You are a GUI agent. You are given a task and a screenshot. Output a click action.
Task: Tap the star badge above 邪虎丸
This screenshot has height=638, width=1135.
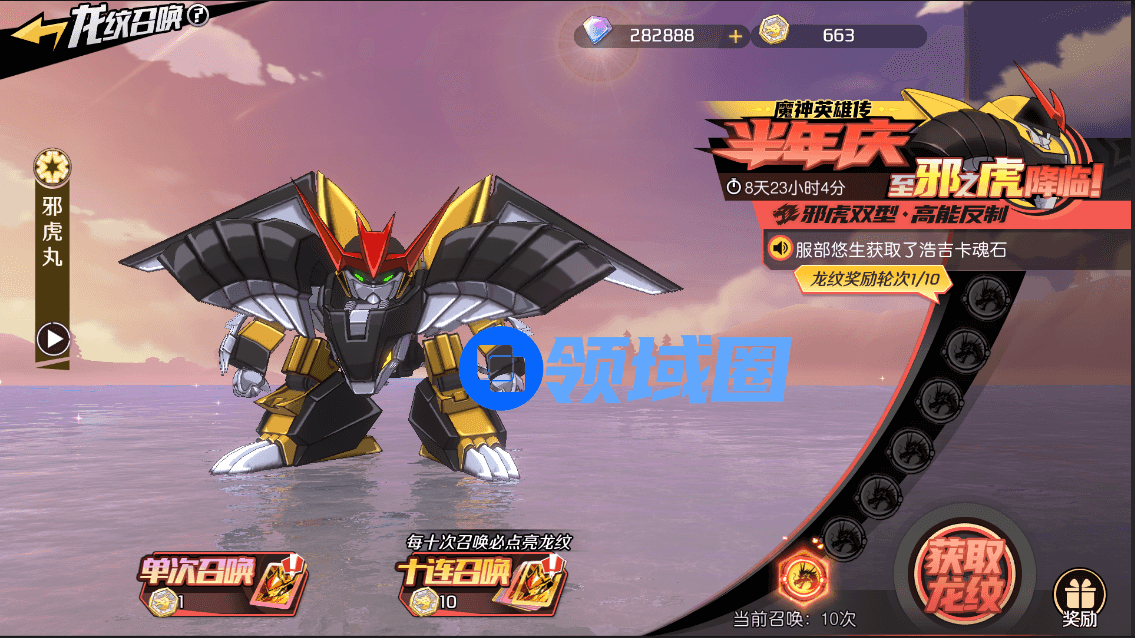(51, 166)
